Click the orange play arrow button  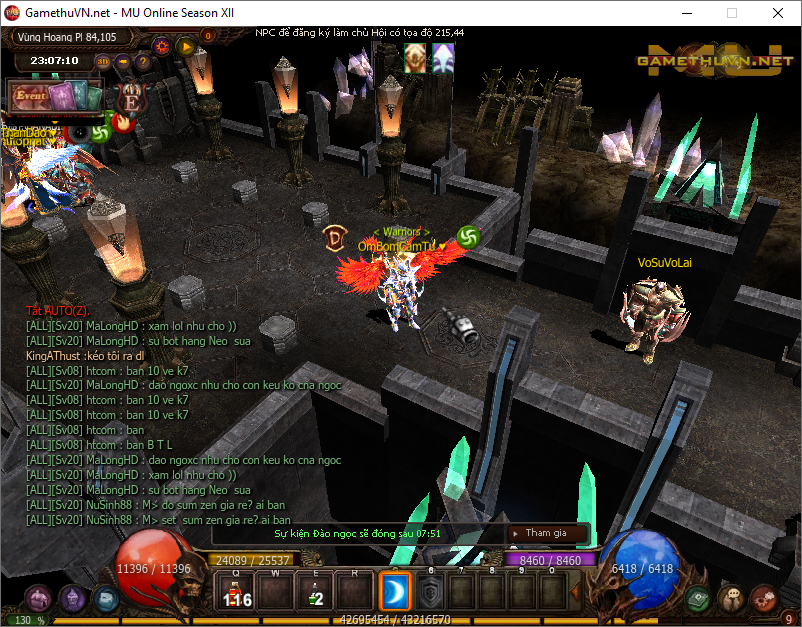[x=185, y=45]
